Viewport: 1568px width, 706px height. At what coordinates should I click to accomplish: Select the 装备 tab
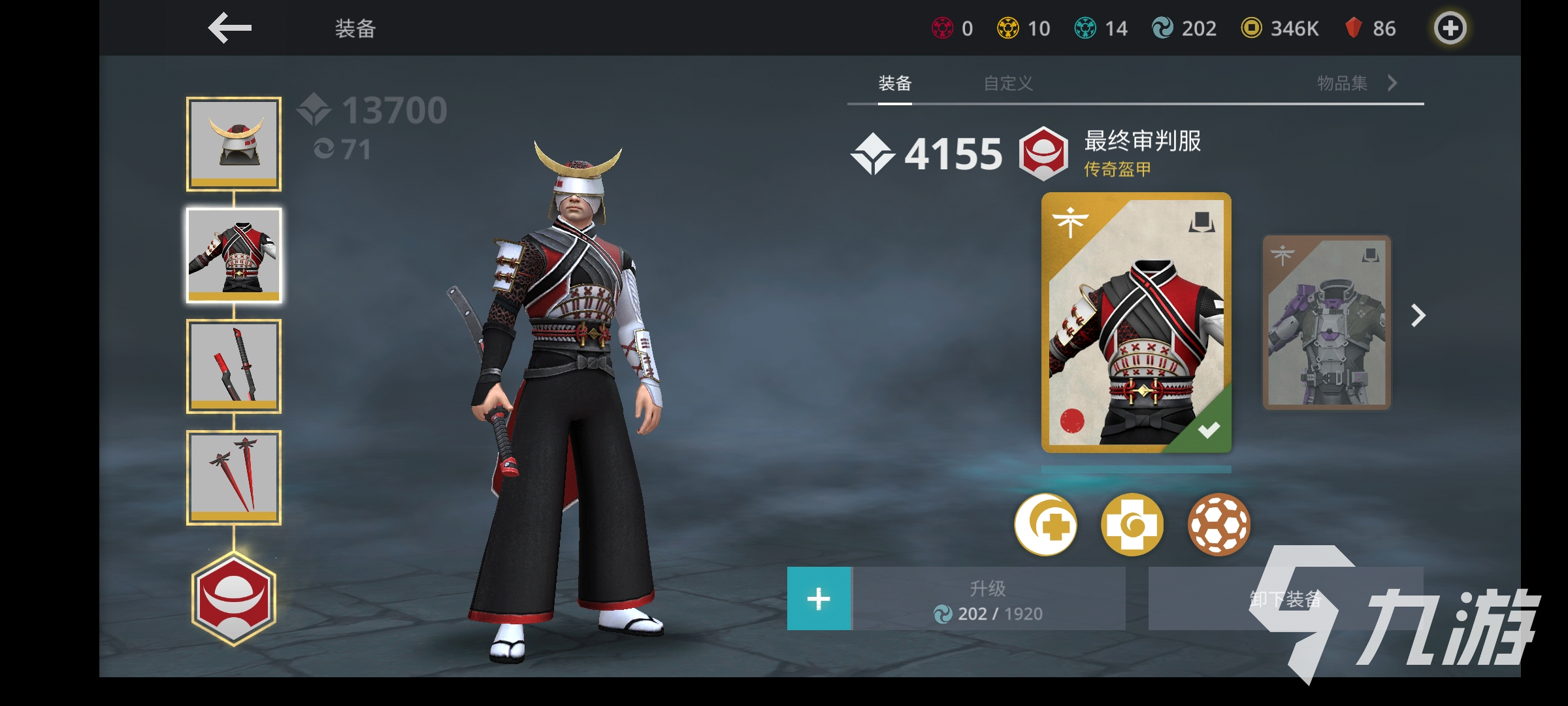(x=894, y=84)
